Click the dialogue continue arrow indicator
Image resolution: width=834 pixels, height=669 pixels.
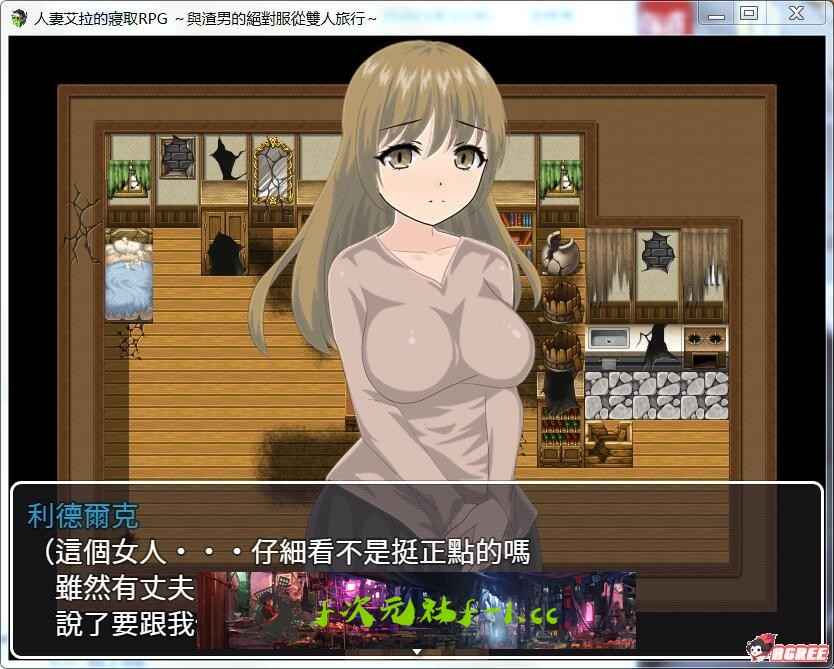coord(417,652)
